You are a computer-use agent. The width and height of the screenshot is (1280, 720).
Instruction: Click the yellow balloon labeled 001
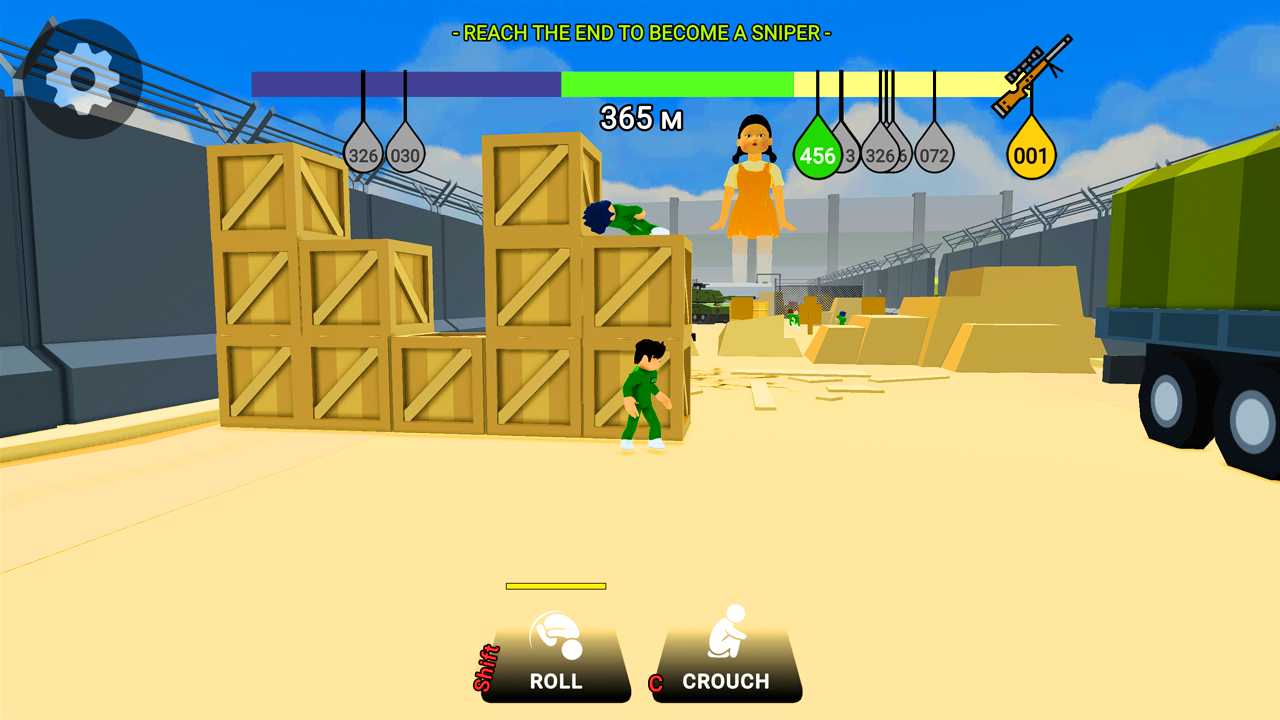[1030, 152]
